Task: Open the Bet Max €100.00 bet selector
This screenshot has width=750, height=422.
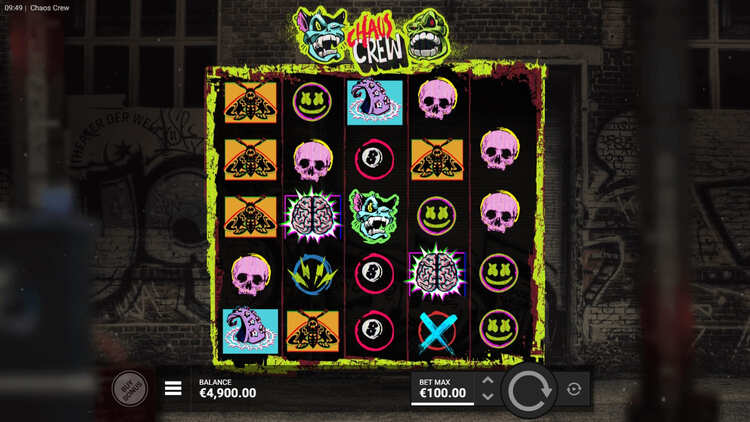Action: point(441,388)
